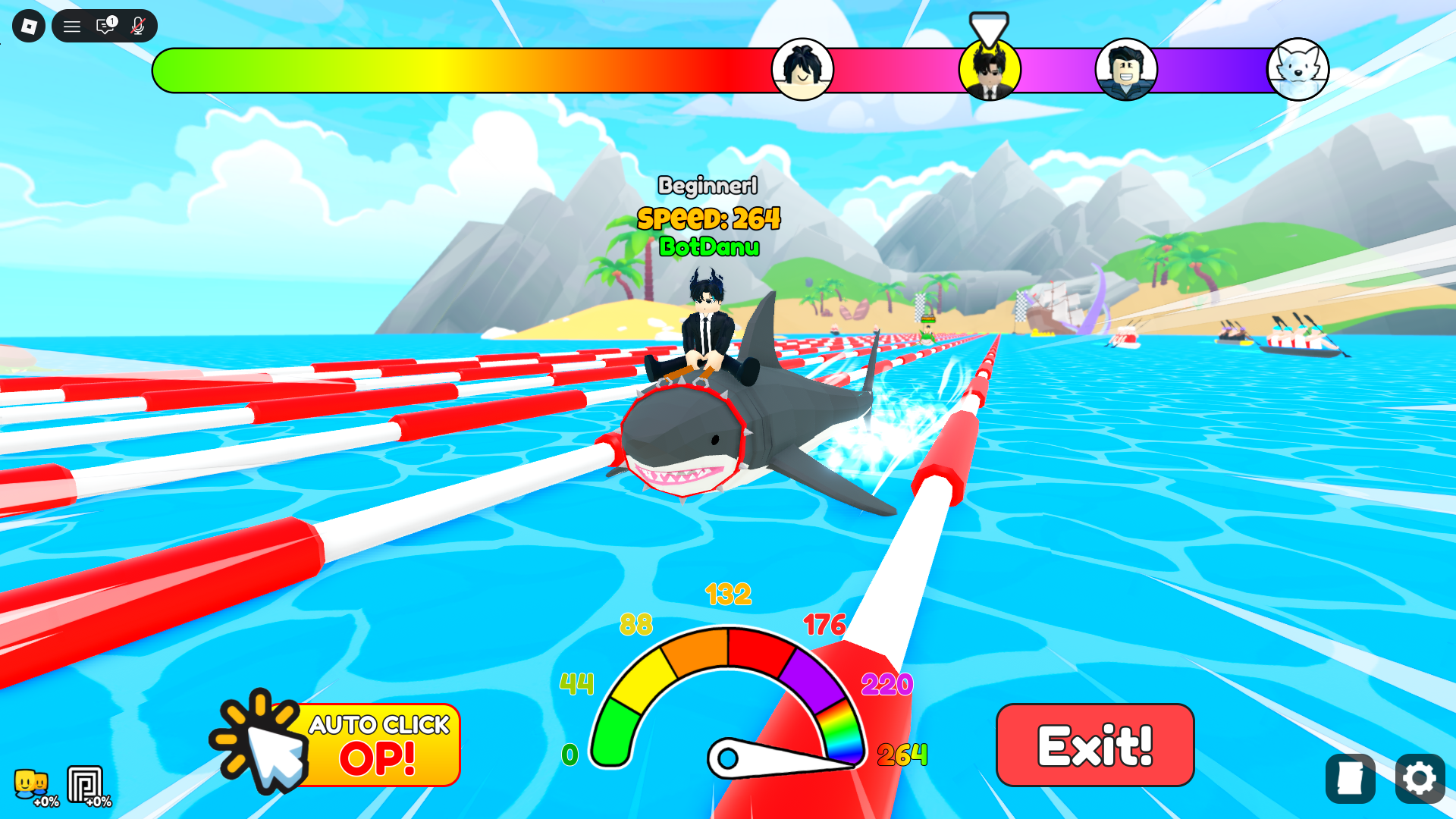1456x819 pixels.
Task: Open the Roblox menu icon
Action: click(x=28, y=26)
